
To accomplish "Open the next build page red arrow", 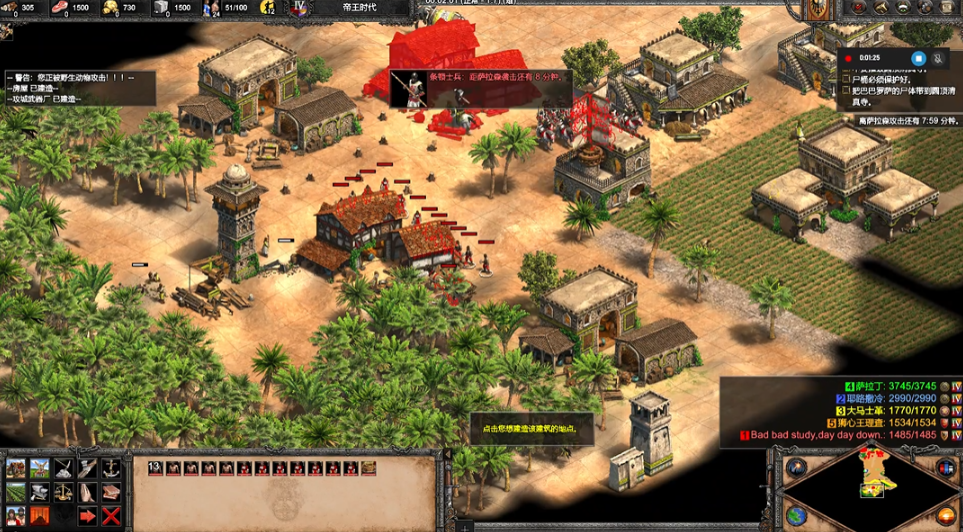I will point(88,516).
